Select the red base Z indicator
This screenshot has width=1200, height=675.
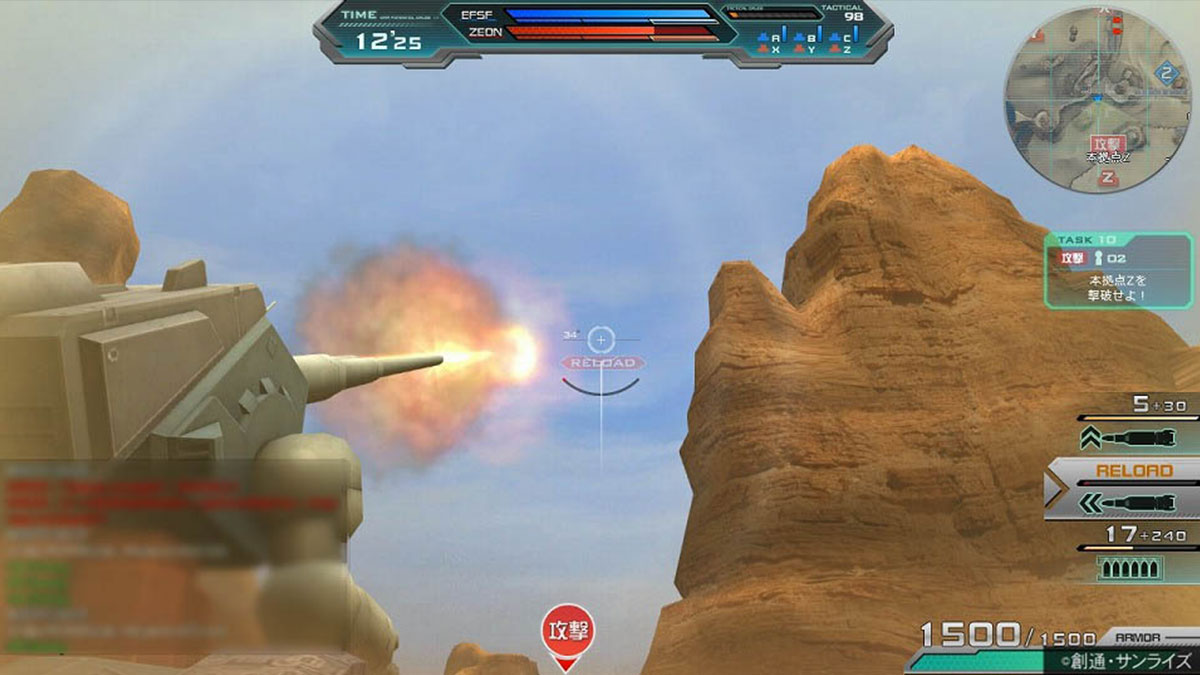pyautogui.click(x=841, y=50)
